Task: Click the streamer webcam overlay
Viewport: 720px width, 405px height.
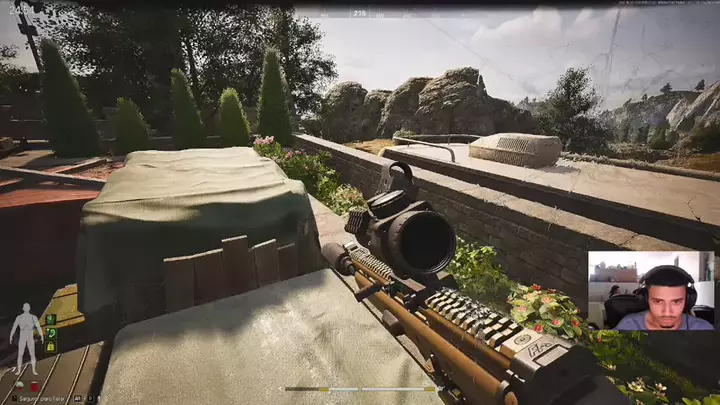Action: [x=651, y=290]
